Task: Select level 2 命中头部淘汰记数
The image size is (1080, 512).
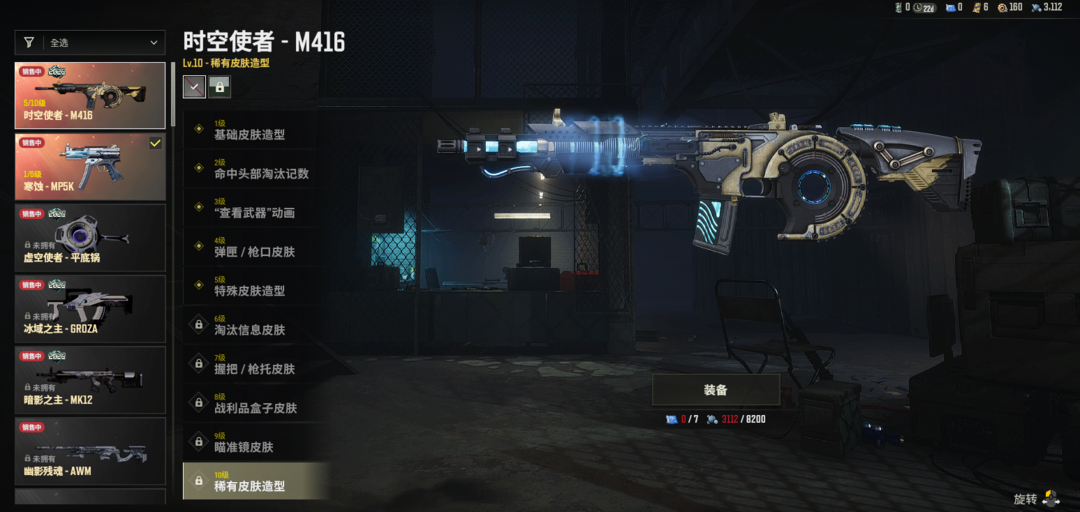Action: click(256, 170)
